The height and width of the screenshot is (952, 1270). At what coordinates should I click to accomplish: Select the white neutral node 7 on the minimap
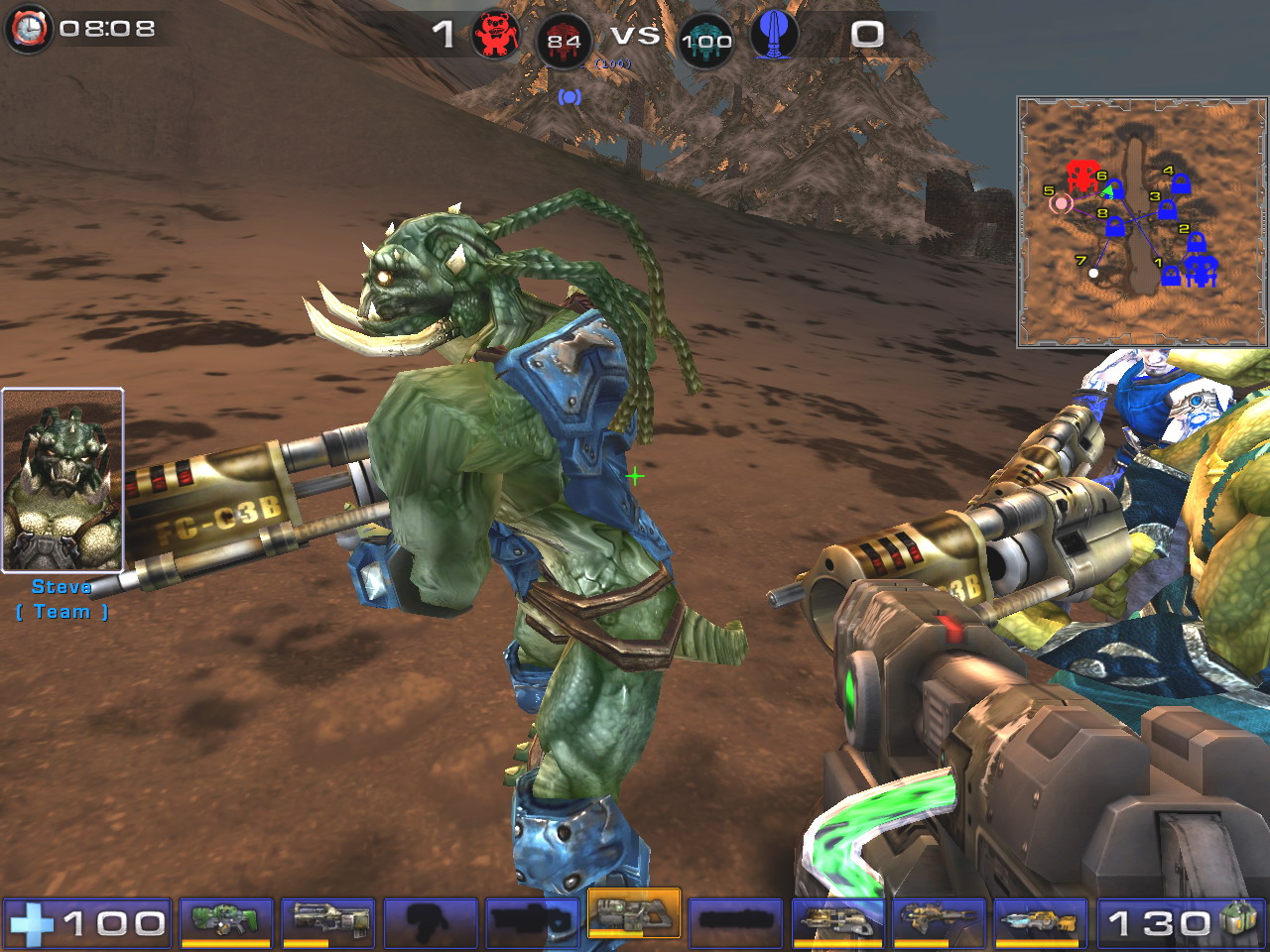click(1093, 273)
